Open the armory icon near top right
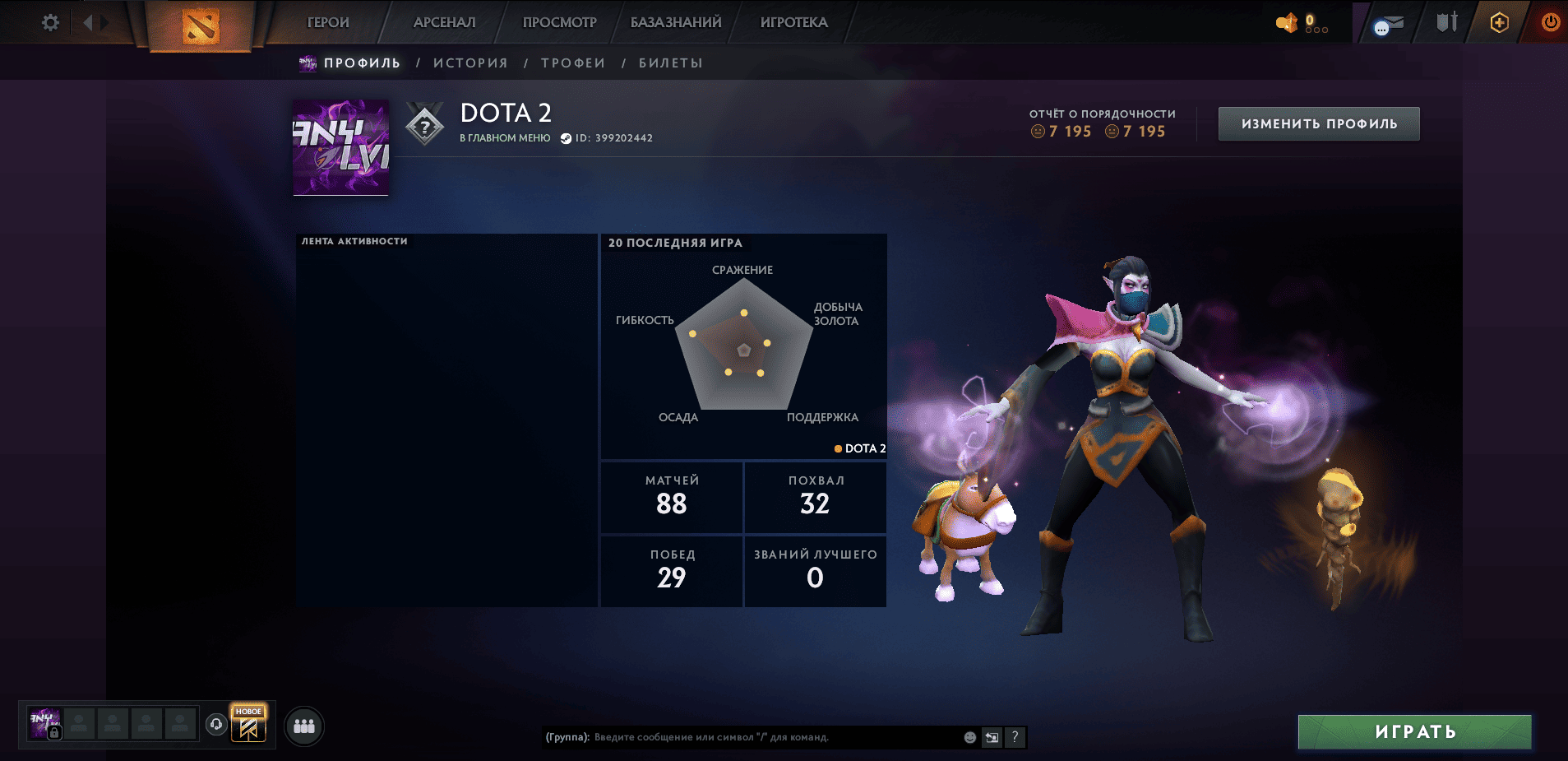 1446,22
